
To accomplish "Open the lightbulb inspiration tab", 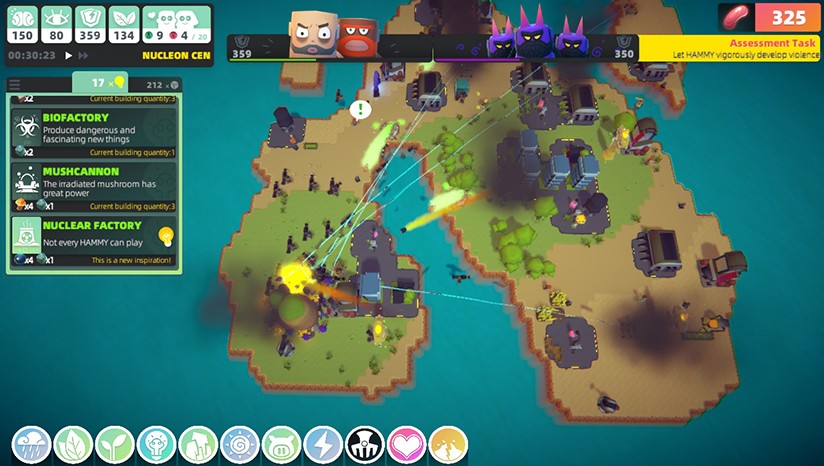I will pos(100,83).
